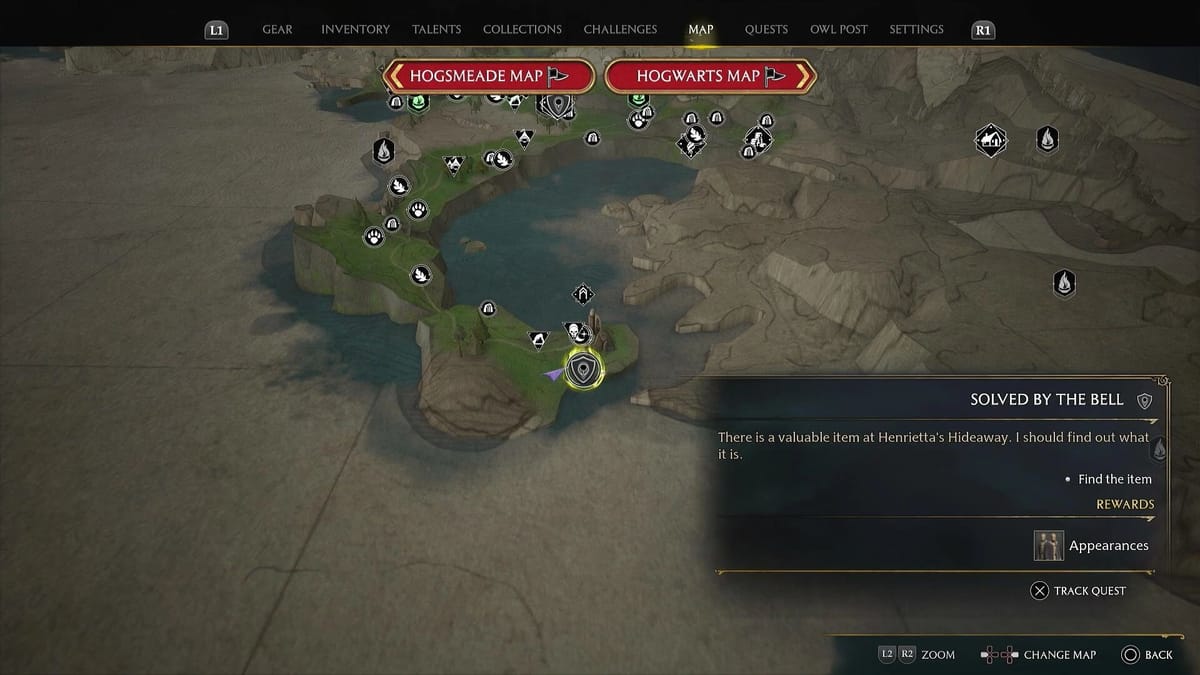The width and height of the screenshot is (1200, 675).
Task: Select the highlighted Solved by the Bell marker
Action: coord(583,370)
